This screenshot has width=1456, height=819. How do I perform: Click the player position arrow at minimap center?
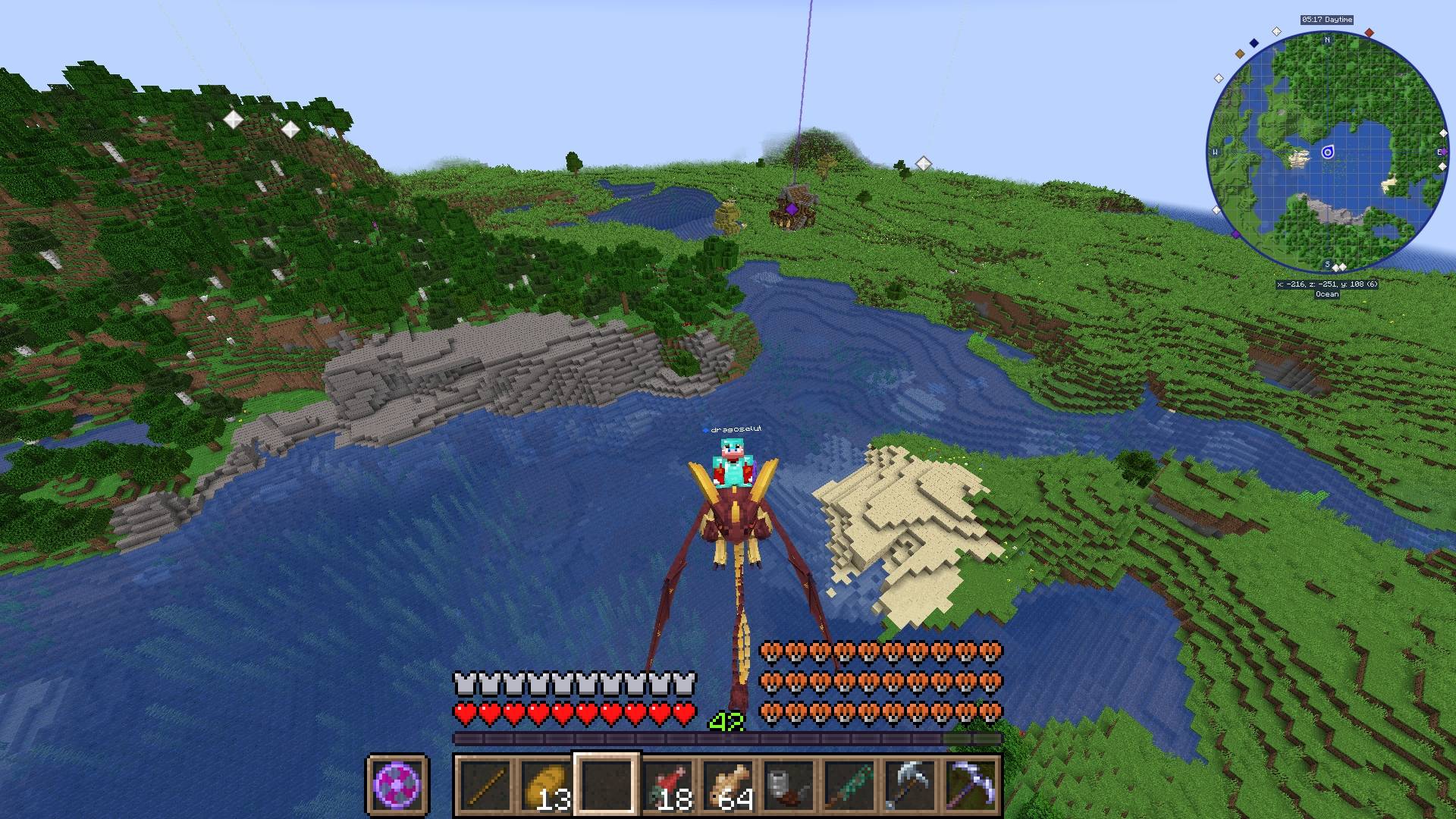point(1328,151)
